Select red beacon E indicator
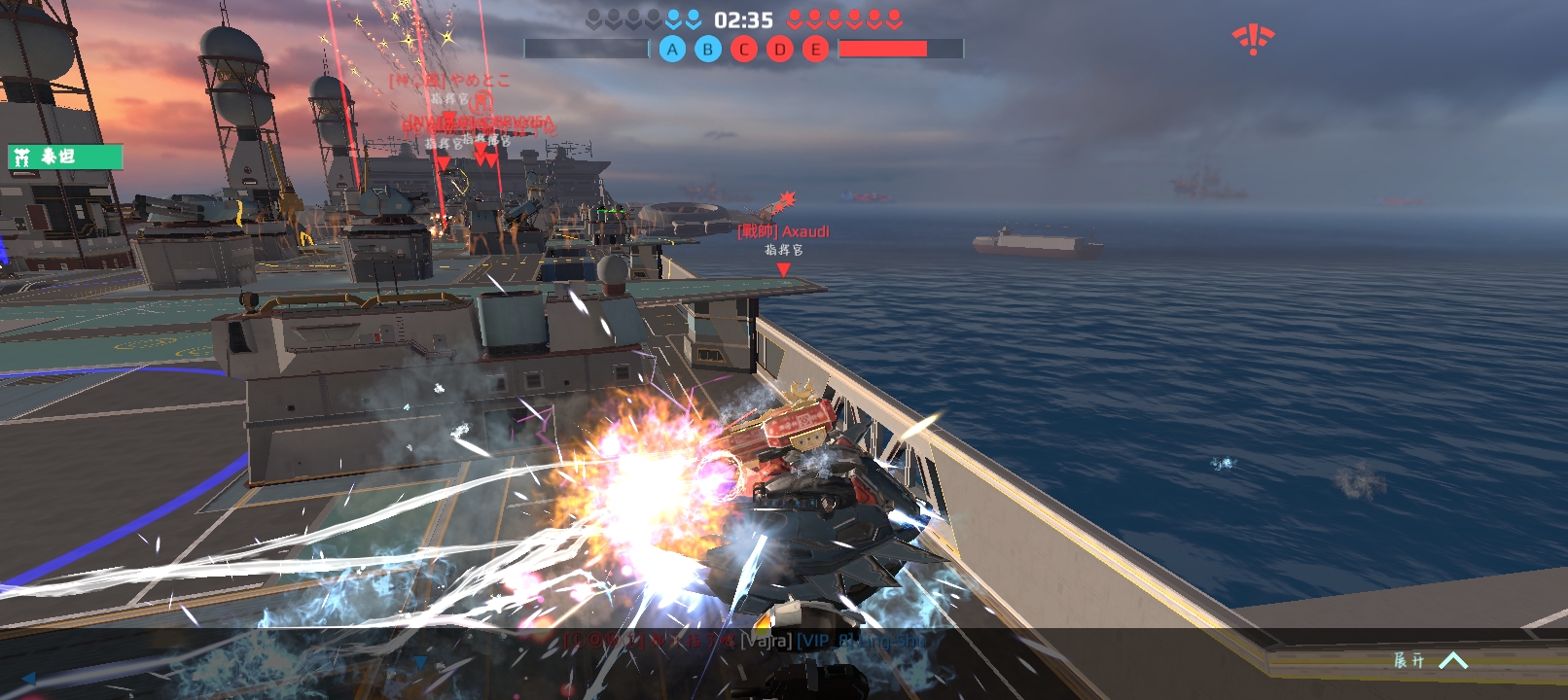The image size is (1568, 700). (x=816, y=49)
